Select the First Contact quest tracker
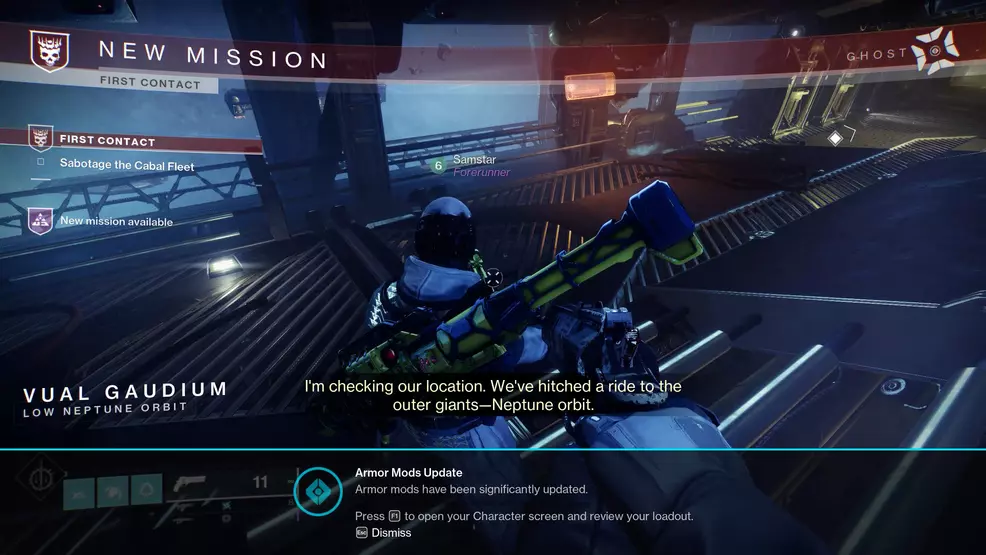Viewport: 986px width, 555px height. [x=107, y=141]
